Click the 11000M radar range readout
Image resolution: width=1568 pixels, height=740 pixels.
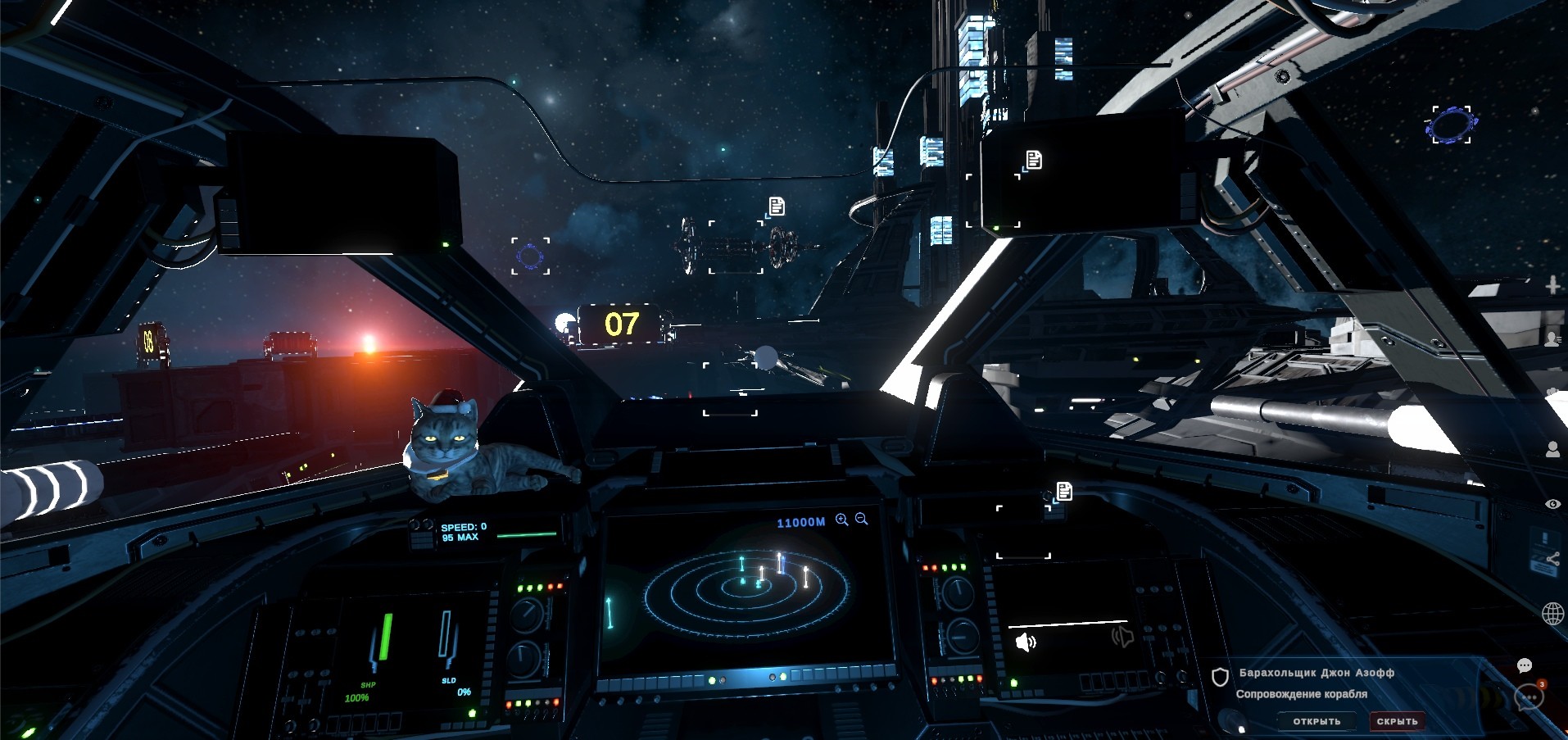800,522
